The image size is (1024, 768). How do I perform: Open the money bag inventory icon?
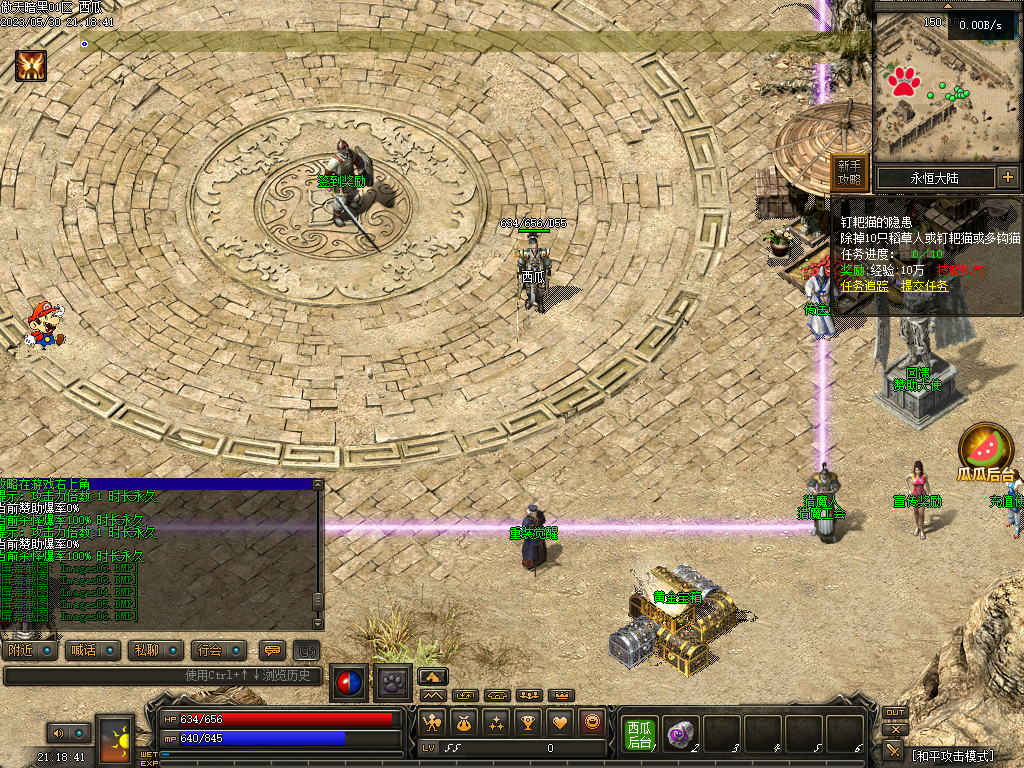point(464,722)
